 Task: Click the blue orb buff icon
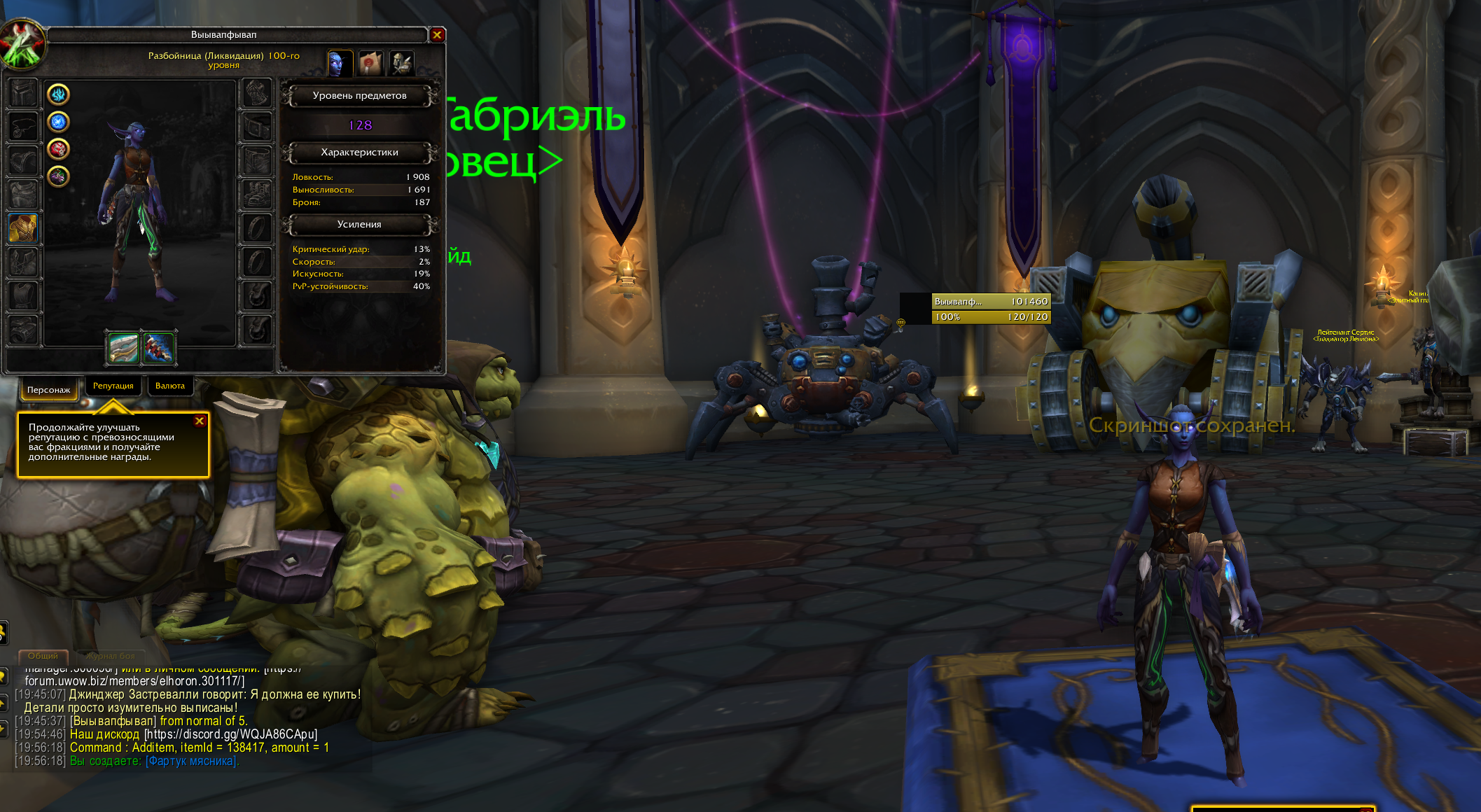tap(58, 122)
